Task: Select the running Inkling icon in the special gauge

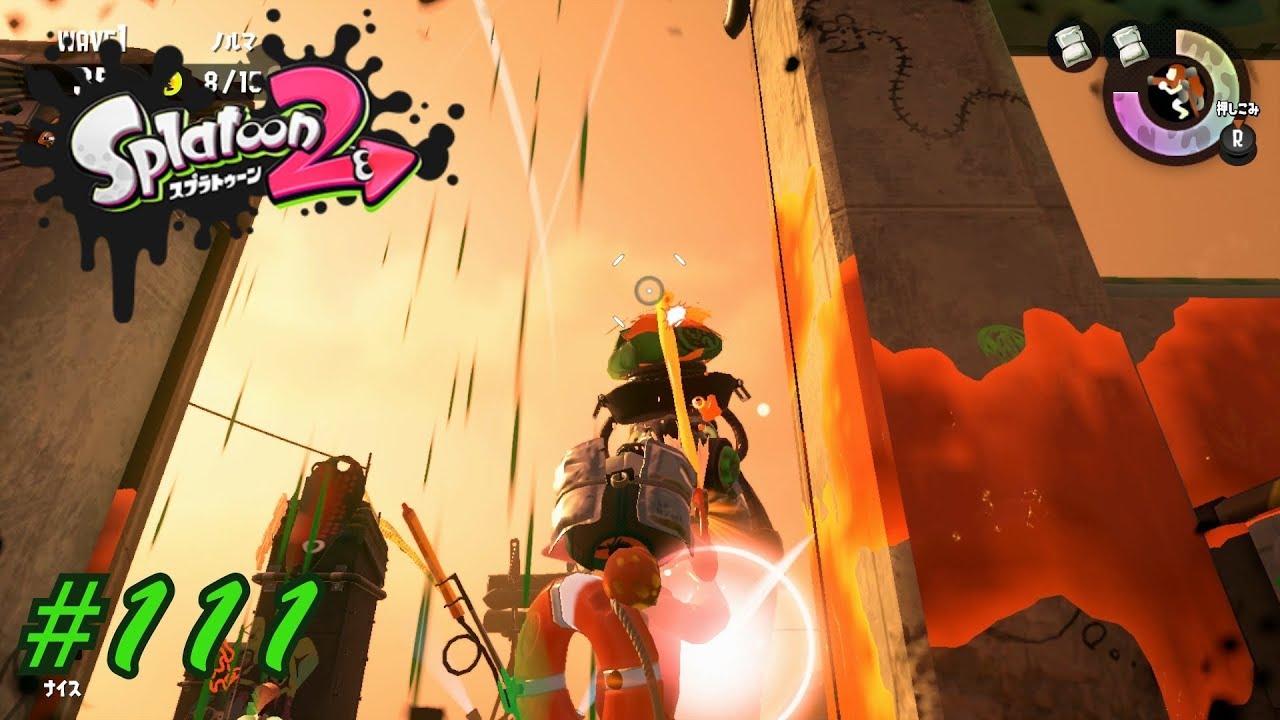Action: [1178, 90]
